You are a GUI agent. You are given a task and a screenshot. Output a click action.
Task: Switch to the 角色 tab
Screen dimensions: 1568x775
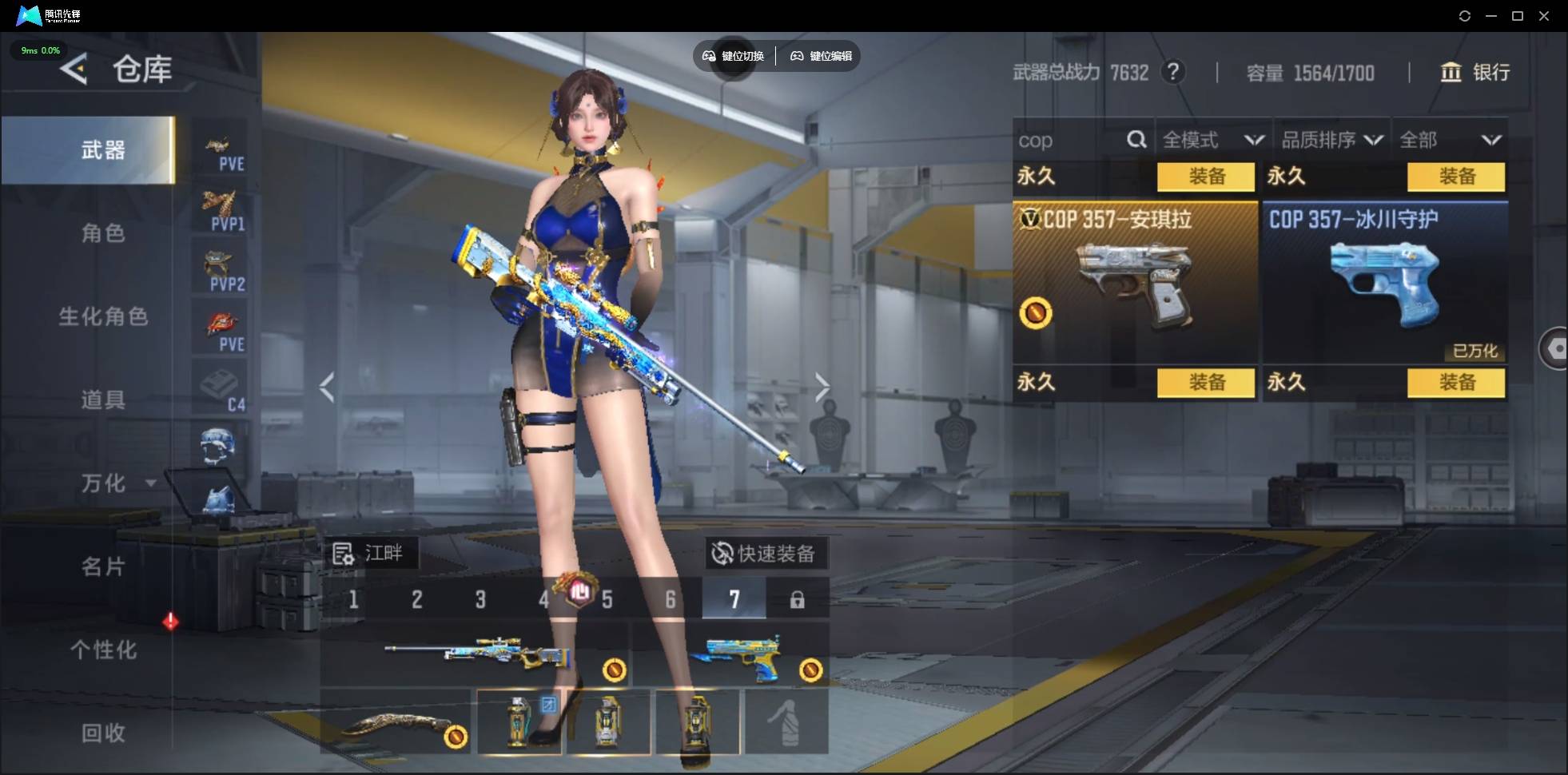pyautogui.click(x=103, y=233)
